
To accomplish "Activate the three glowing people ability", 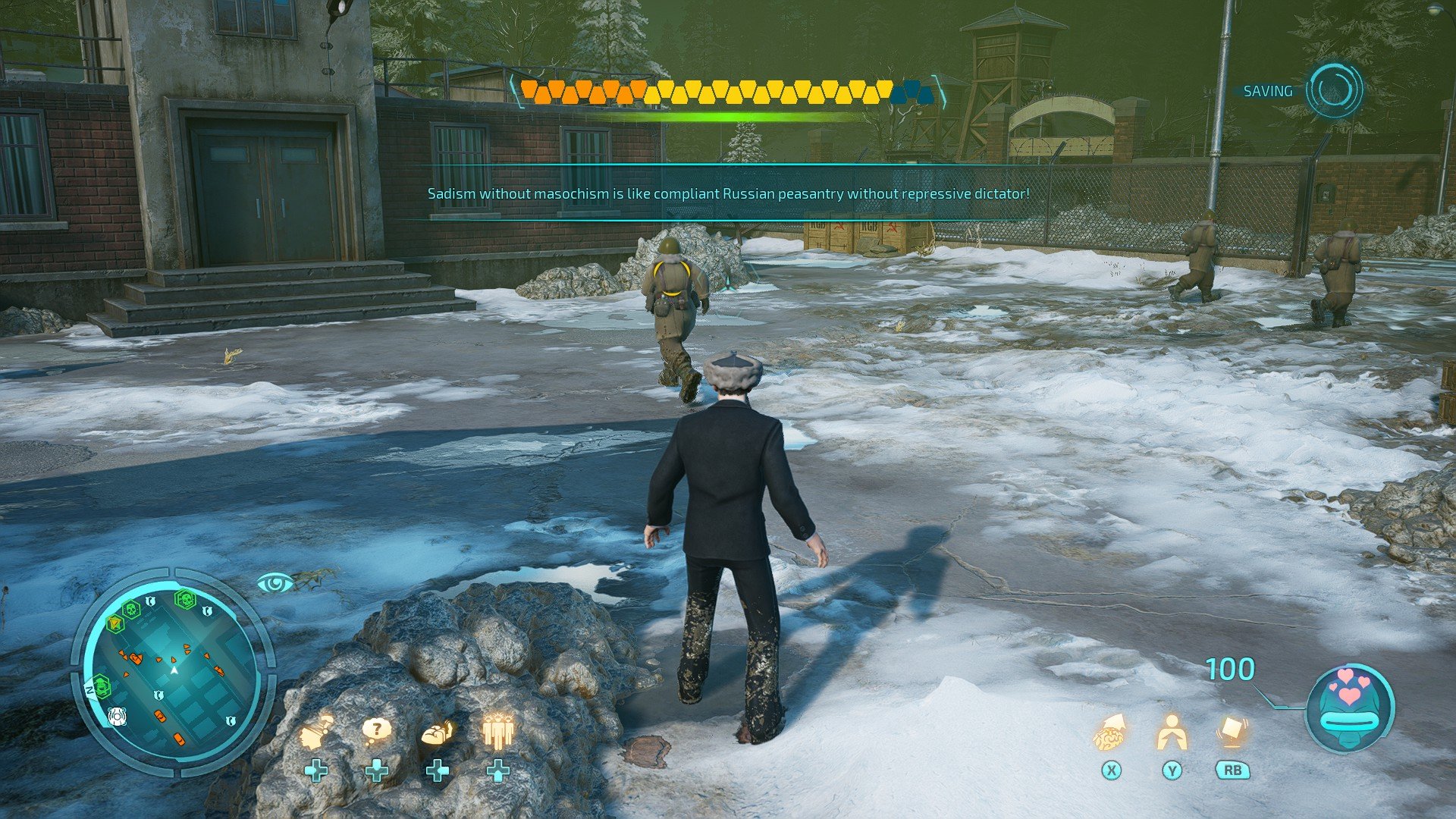I will point(497,731).
